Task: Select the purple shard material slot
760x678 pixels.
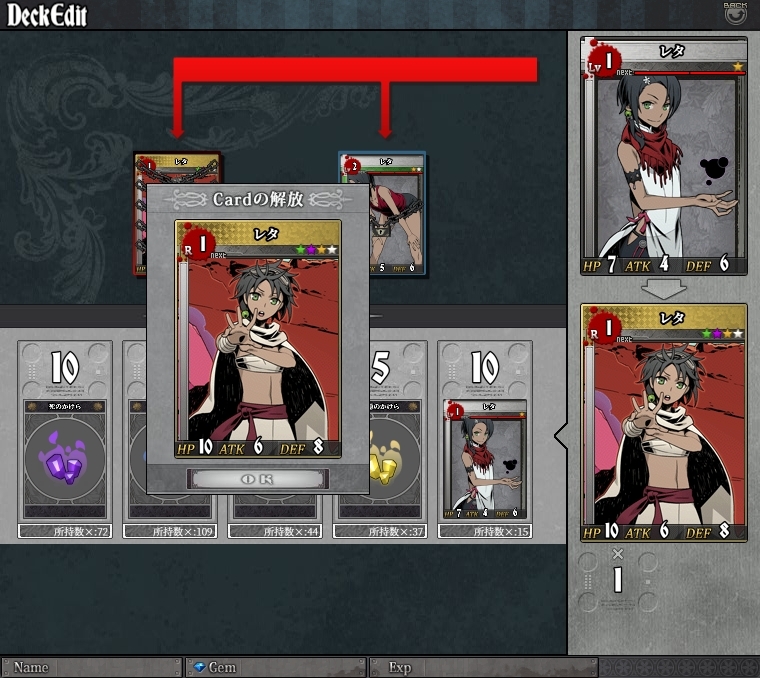Action: pos(65,440)
